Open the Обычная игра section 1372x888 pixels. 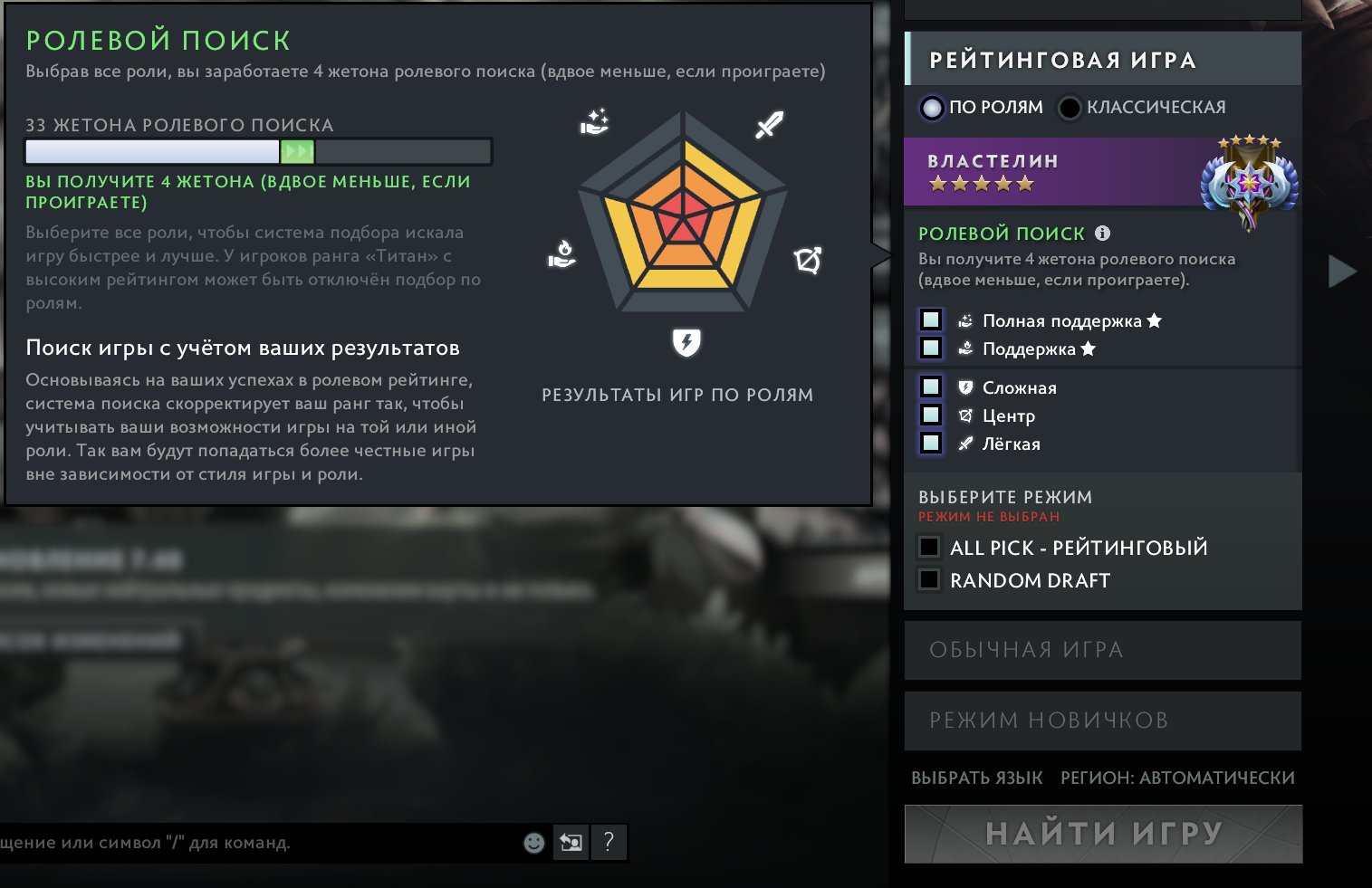tap(1102, 650)
